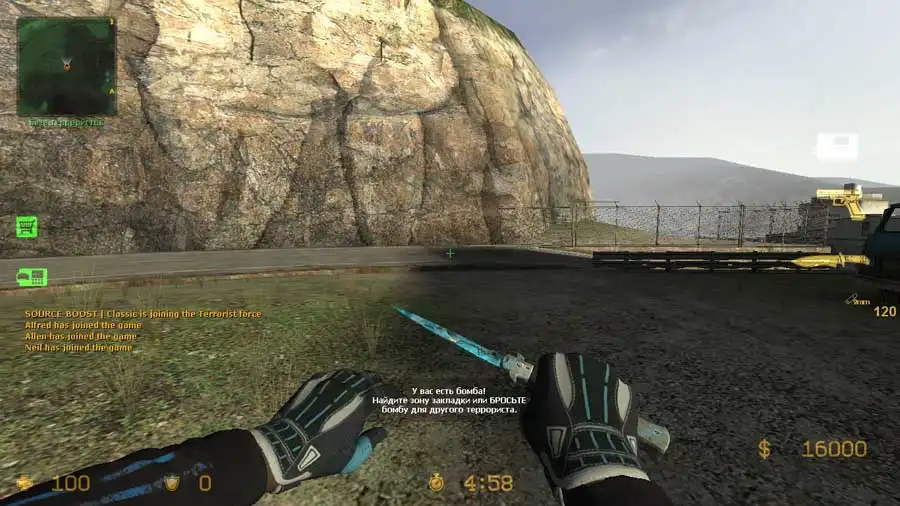Click the bombsite A marker on the radar
Screen dimensions: 900x506
click(112, 91)
